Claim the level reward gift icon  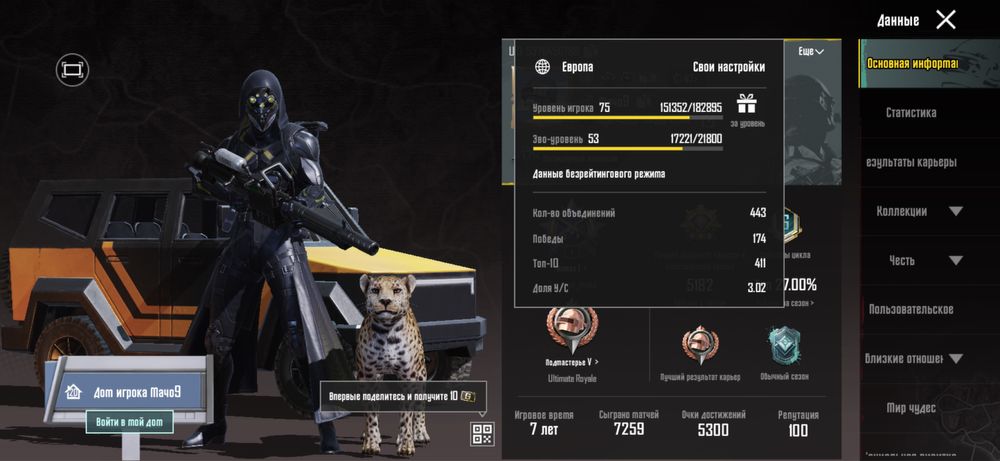747,104
